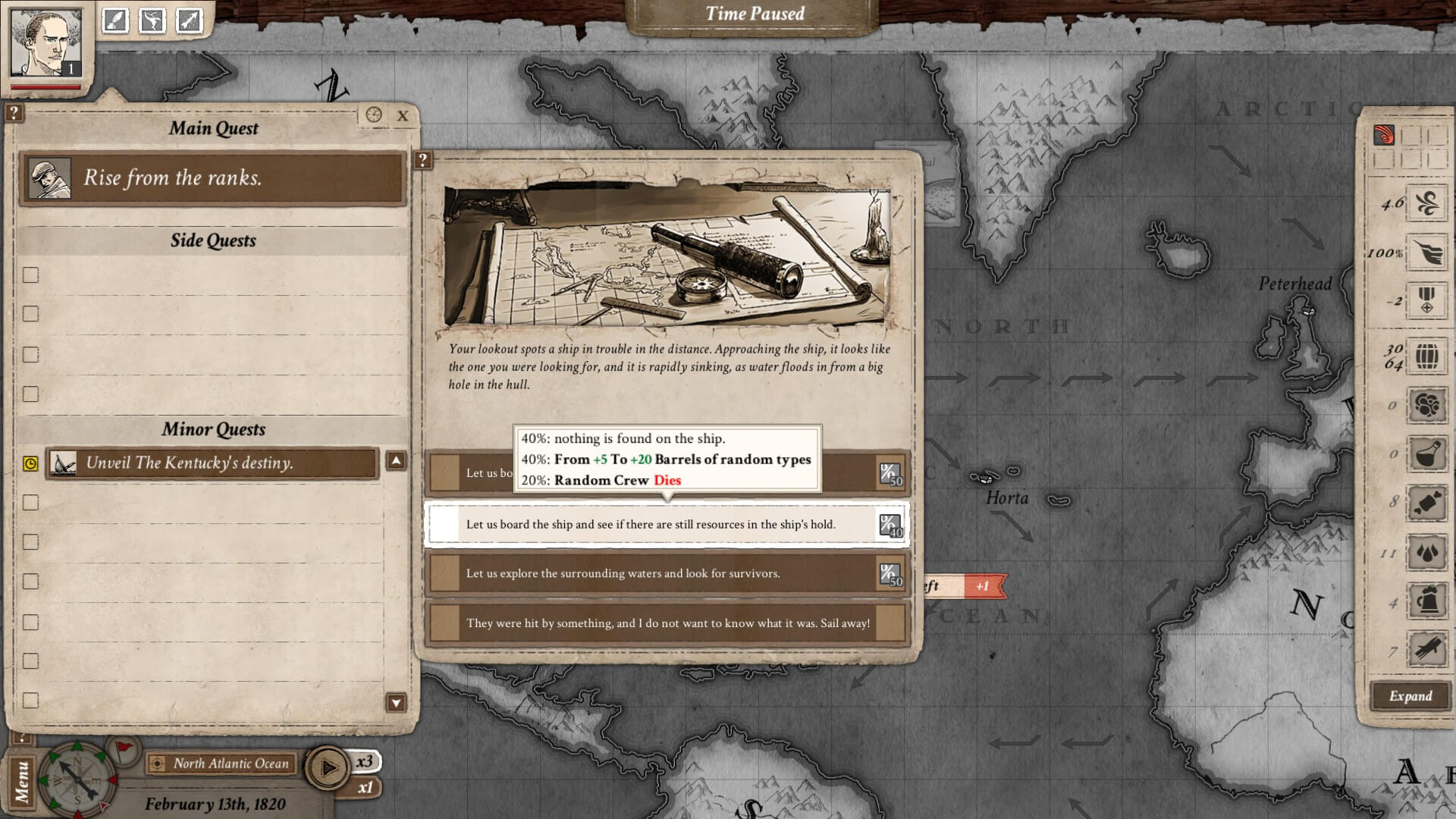Screen dimensions: 1456x819
Task: Open the Rise from the ranks quest
Action: click(212, 178)
